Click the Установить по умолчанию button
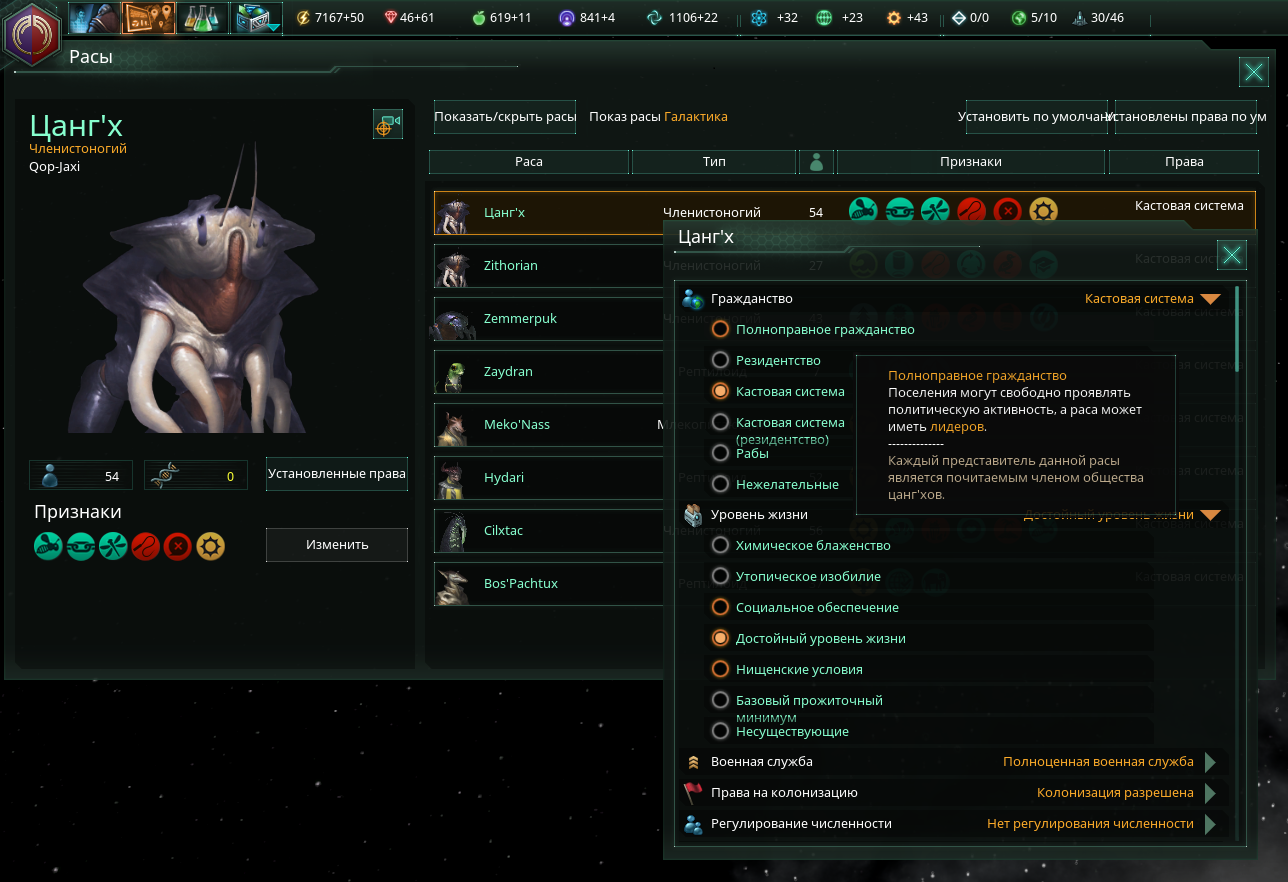The image size is (1288, 882). tap(1035, 117)
